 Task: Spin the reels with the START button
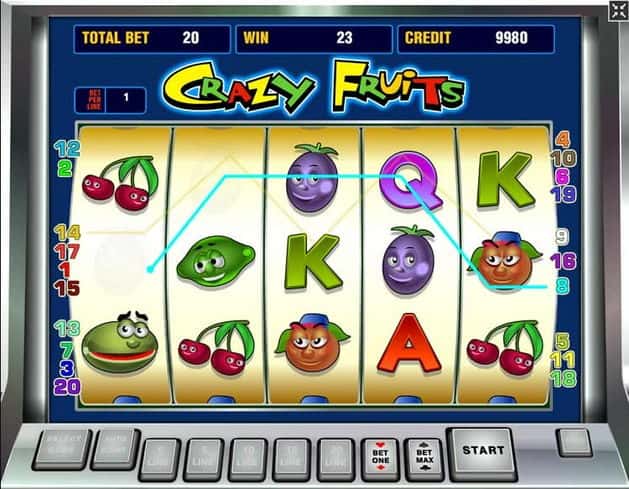pyautogui.click(x=482, y=451)
